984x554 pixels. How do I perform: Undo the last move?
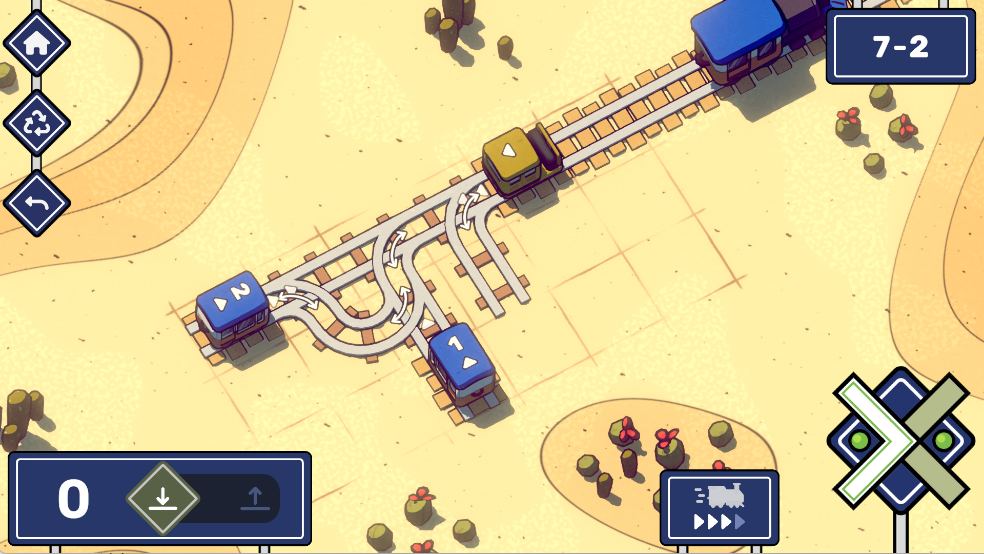pos(36,204)
